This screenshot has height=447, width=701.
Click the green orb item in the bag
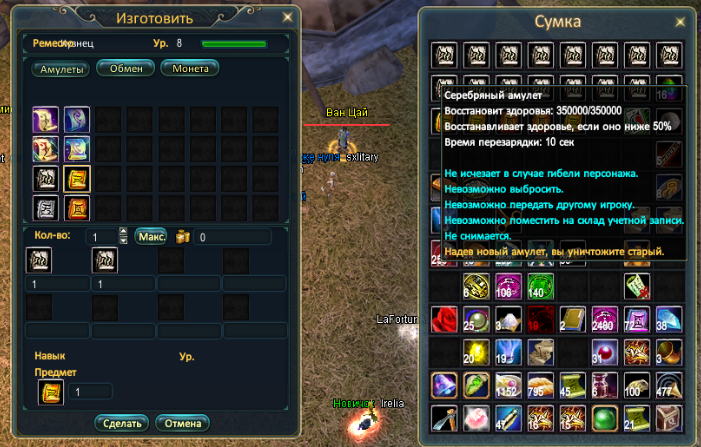click(x=603, y=417)
